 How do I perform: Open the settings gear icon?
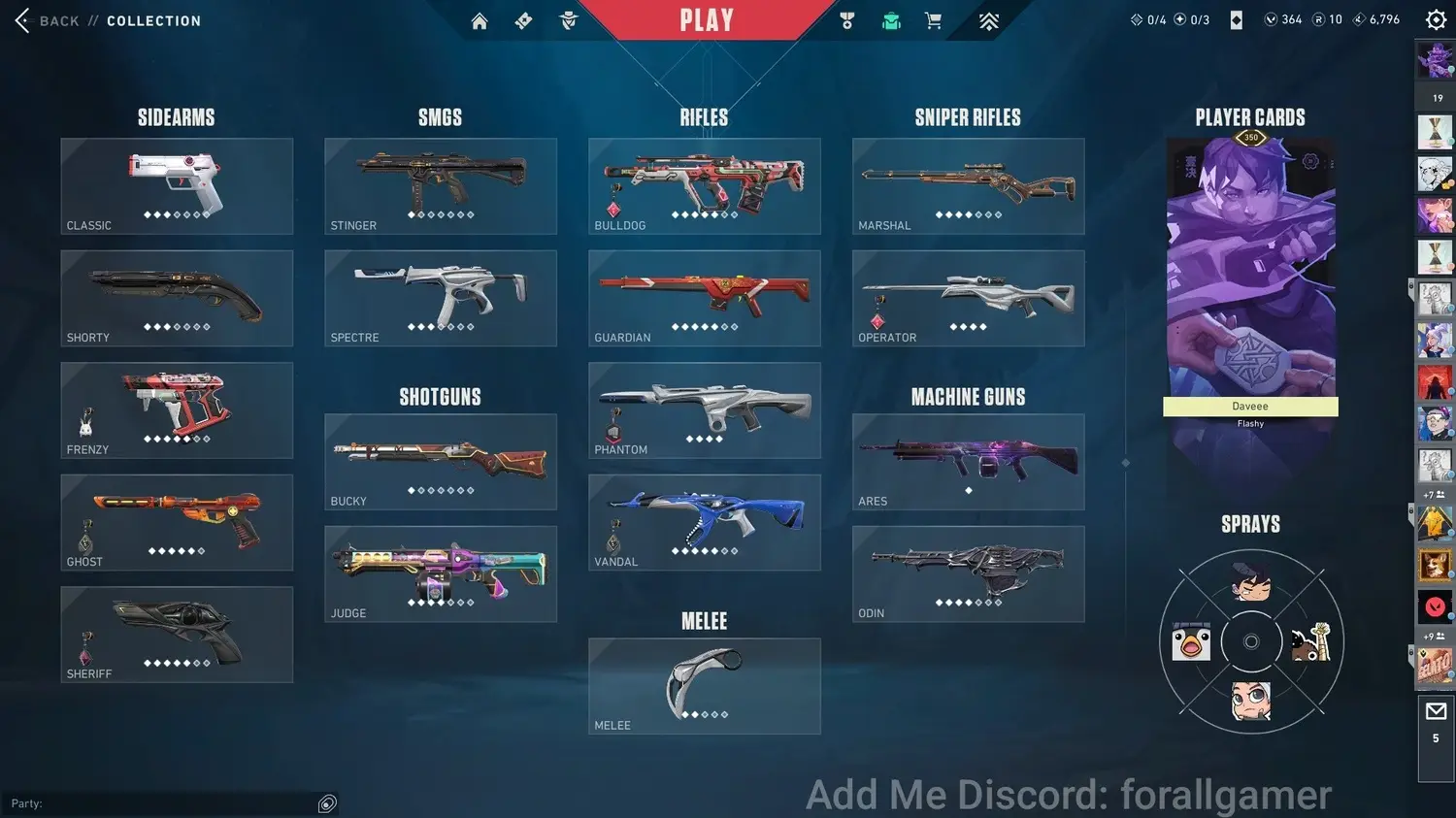pyautogui.click(x=1436, y=19)
